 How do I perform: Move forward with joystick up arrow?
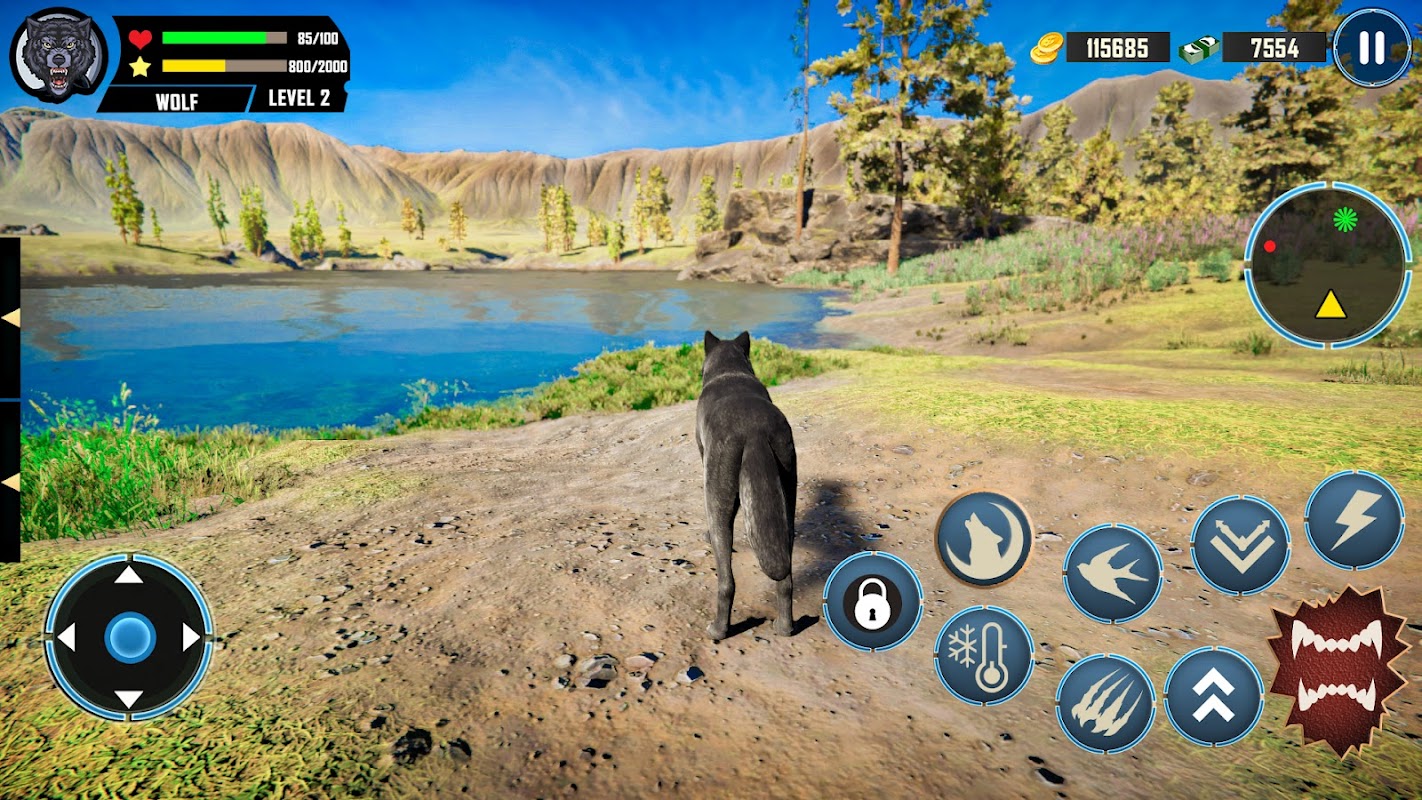pos(129,575)
